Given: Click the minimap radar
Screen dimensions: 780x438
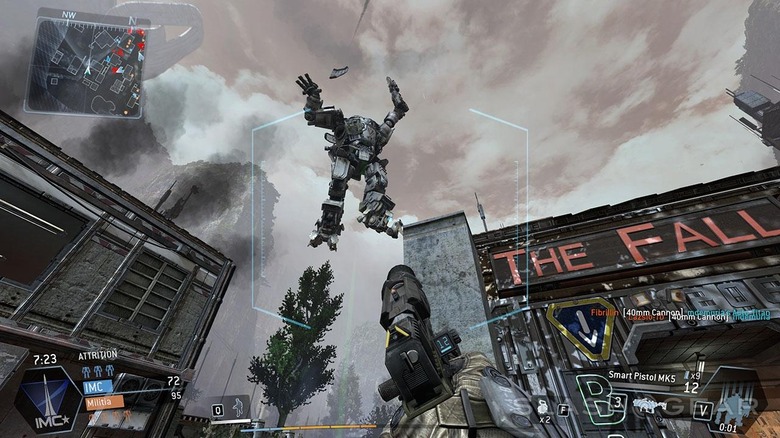Looking at the screenshot, I should click(90, 66).
